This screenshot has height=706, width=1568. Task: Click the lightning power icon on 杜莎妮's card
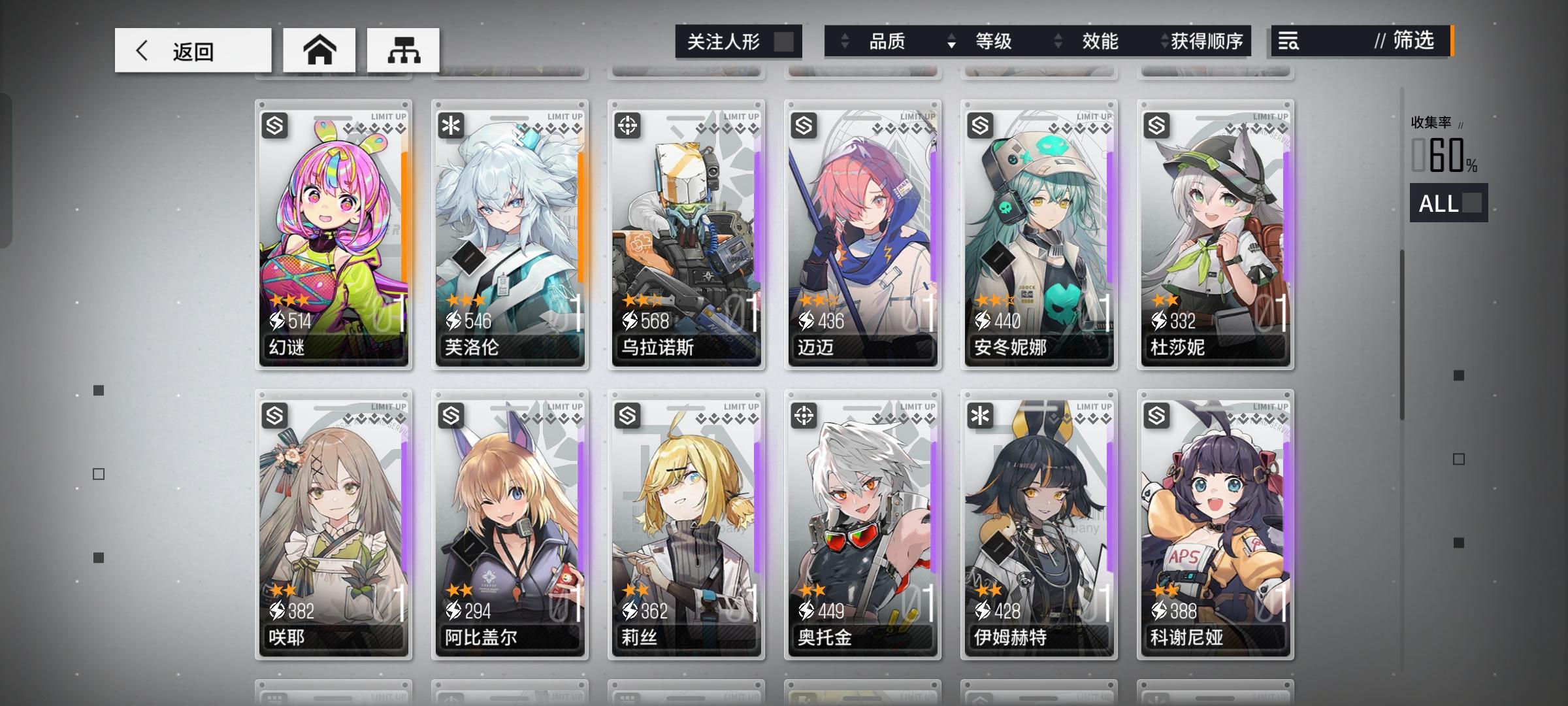pyautogui.click(x=1160, y=320)
